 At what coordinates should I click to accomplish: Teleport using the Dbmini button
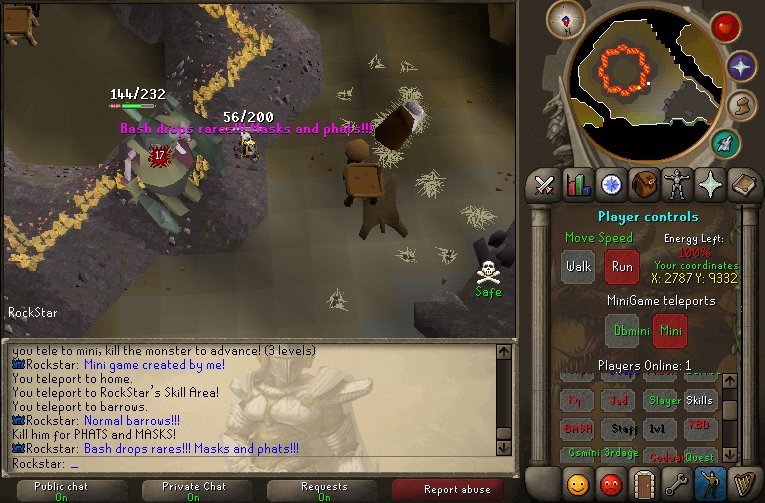[x=622, y=331]
